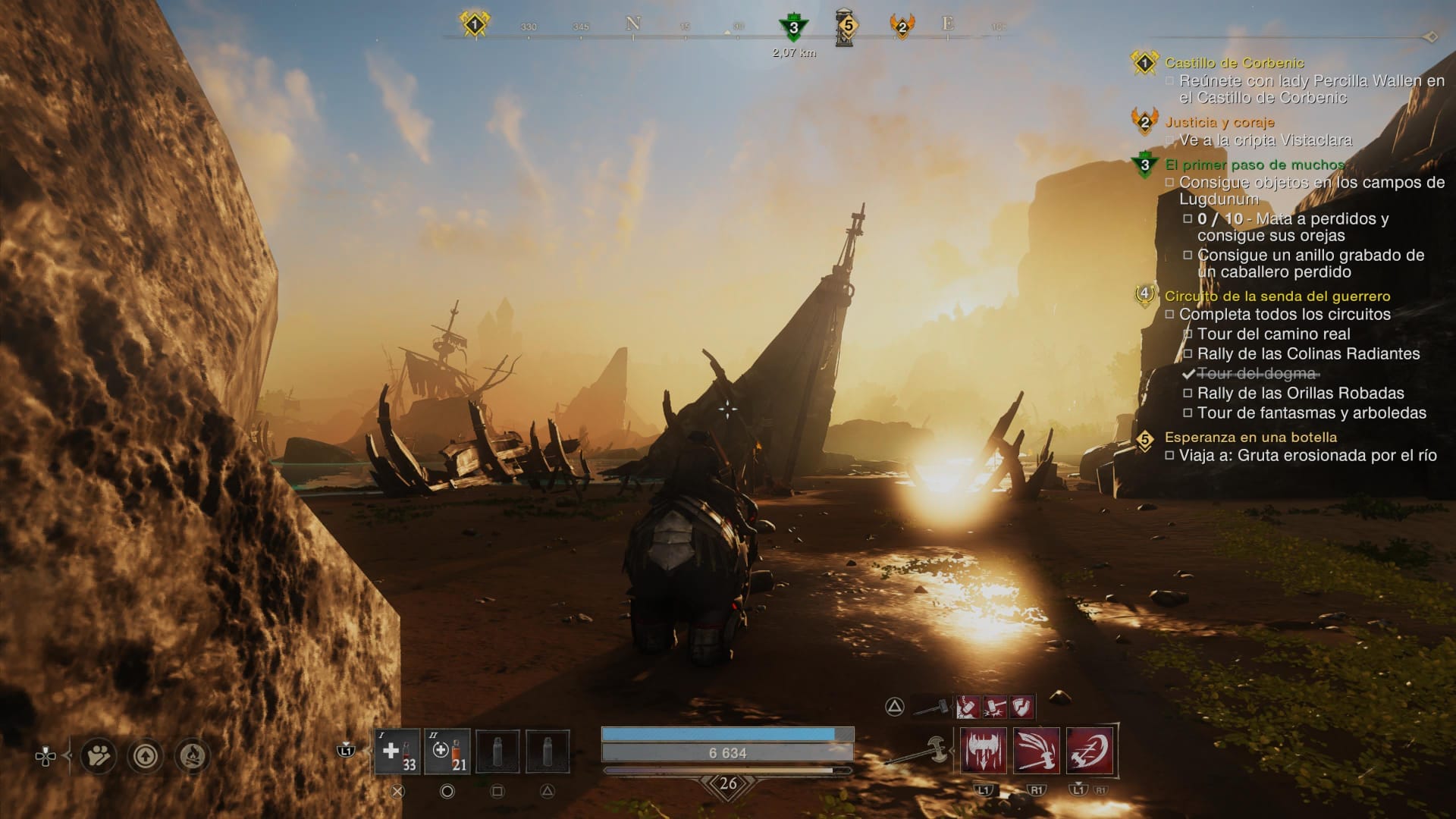The image size is (1456, 819).
Task: Open the group social icon
Action: 99,756
